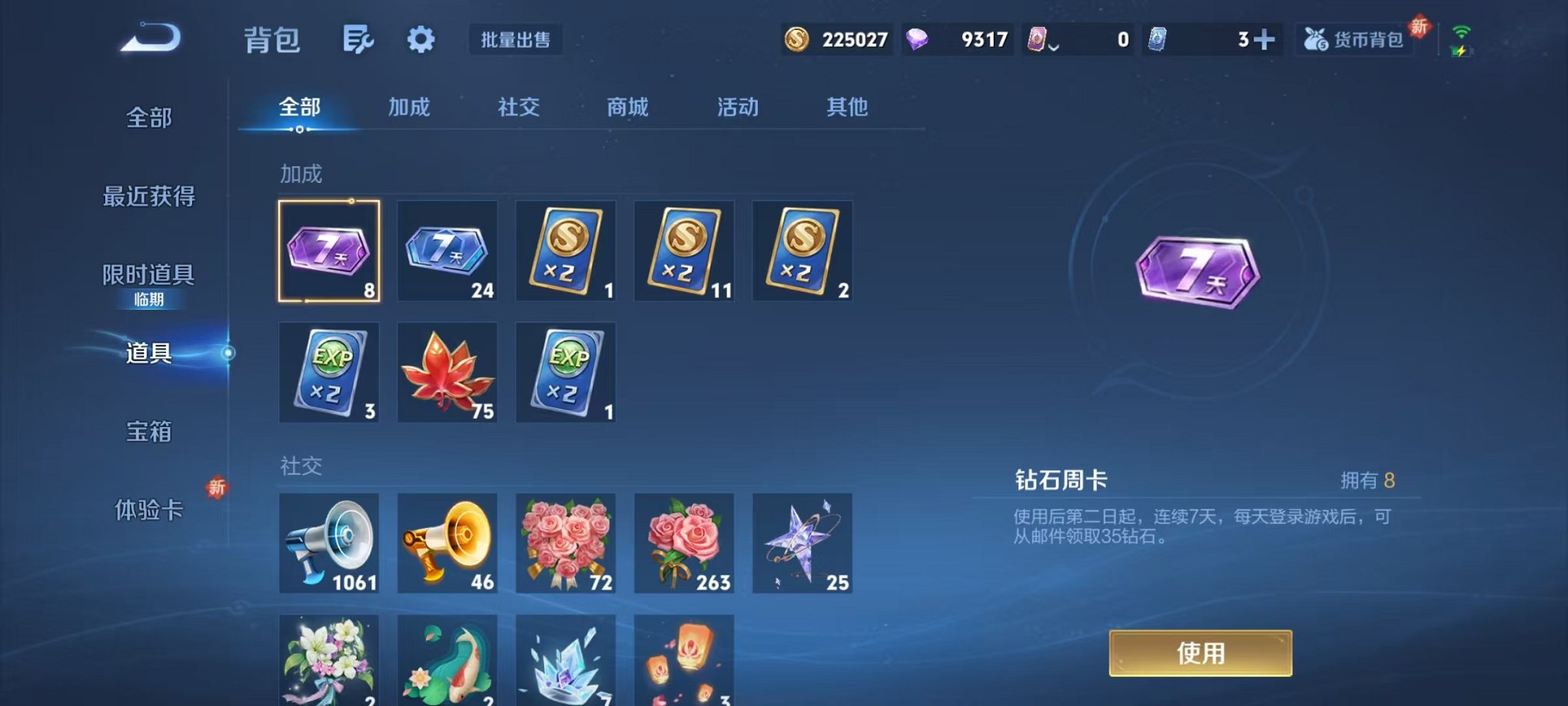1568x706 pixels.
Task: Select the red maple leaf item
Action: pos(447,372)
